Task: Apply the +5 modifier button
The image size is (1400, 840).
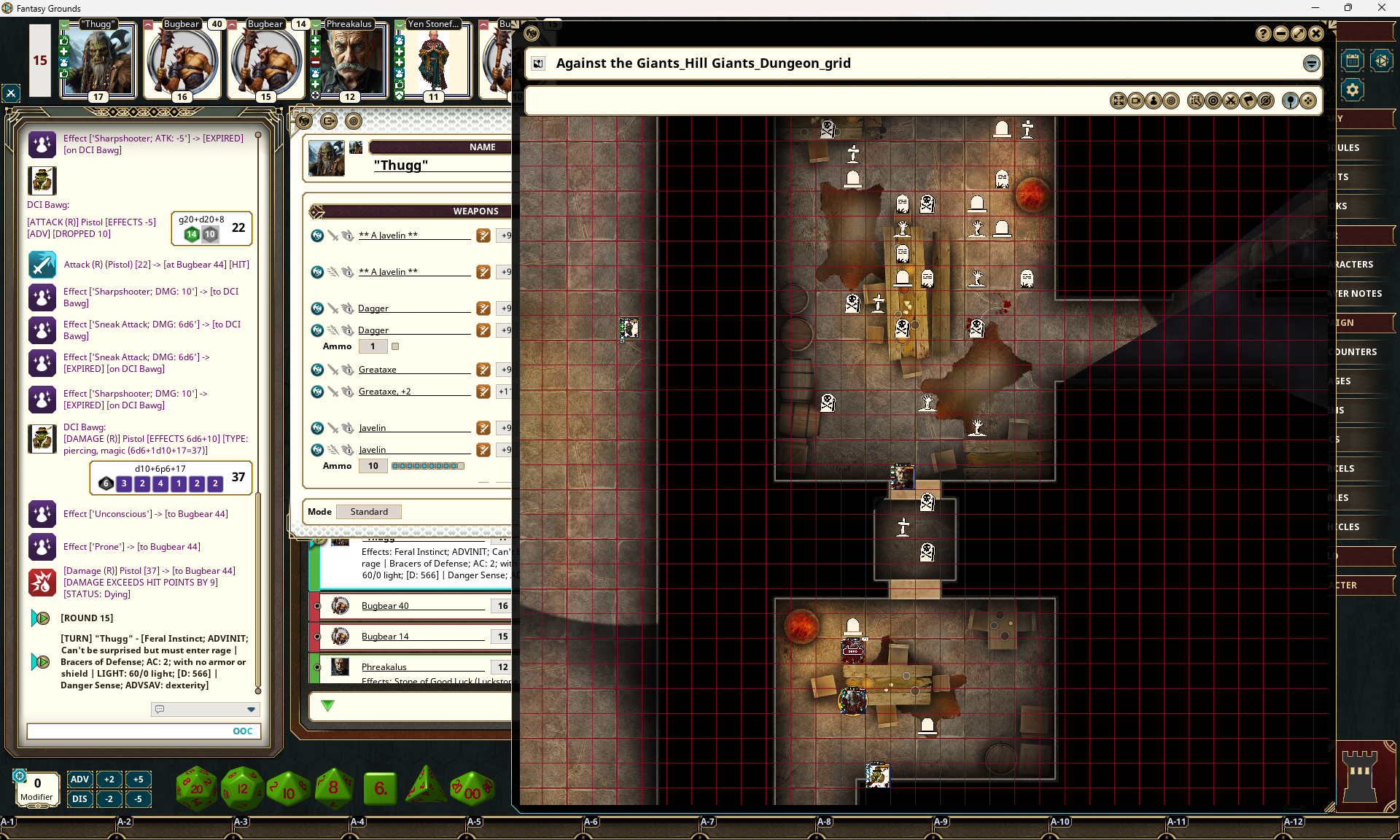Action: [138, 779]
